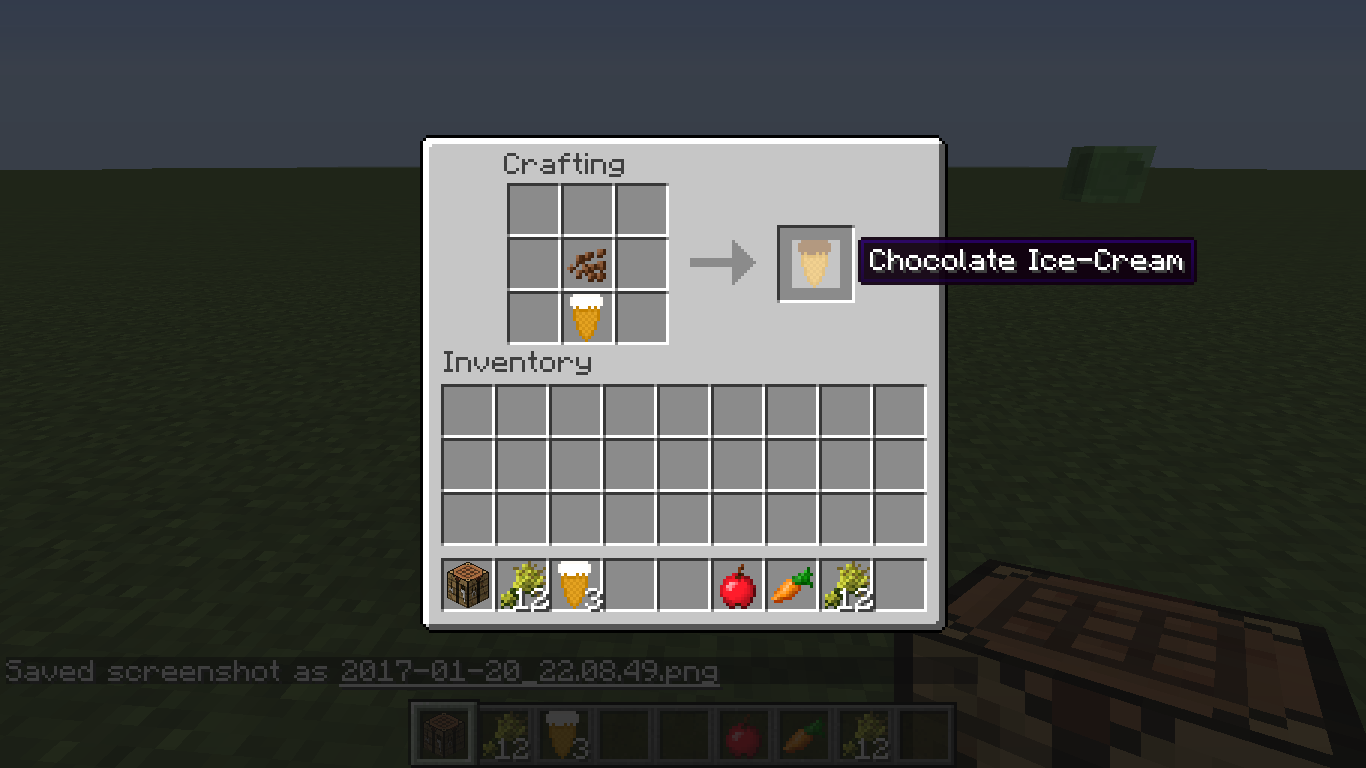Screen dimensions: 1366x768
Task: Select the apple in the hotbar
Action: coord(737,585)
